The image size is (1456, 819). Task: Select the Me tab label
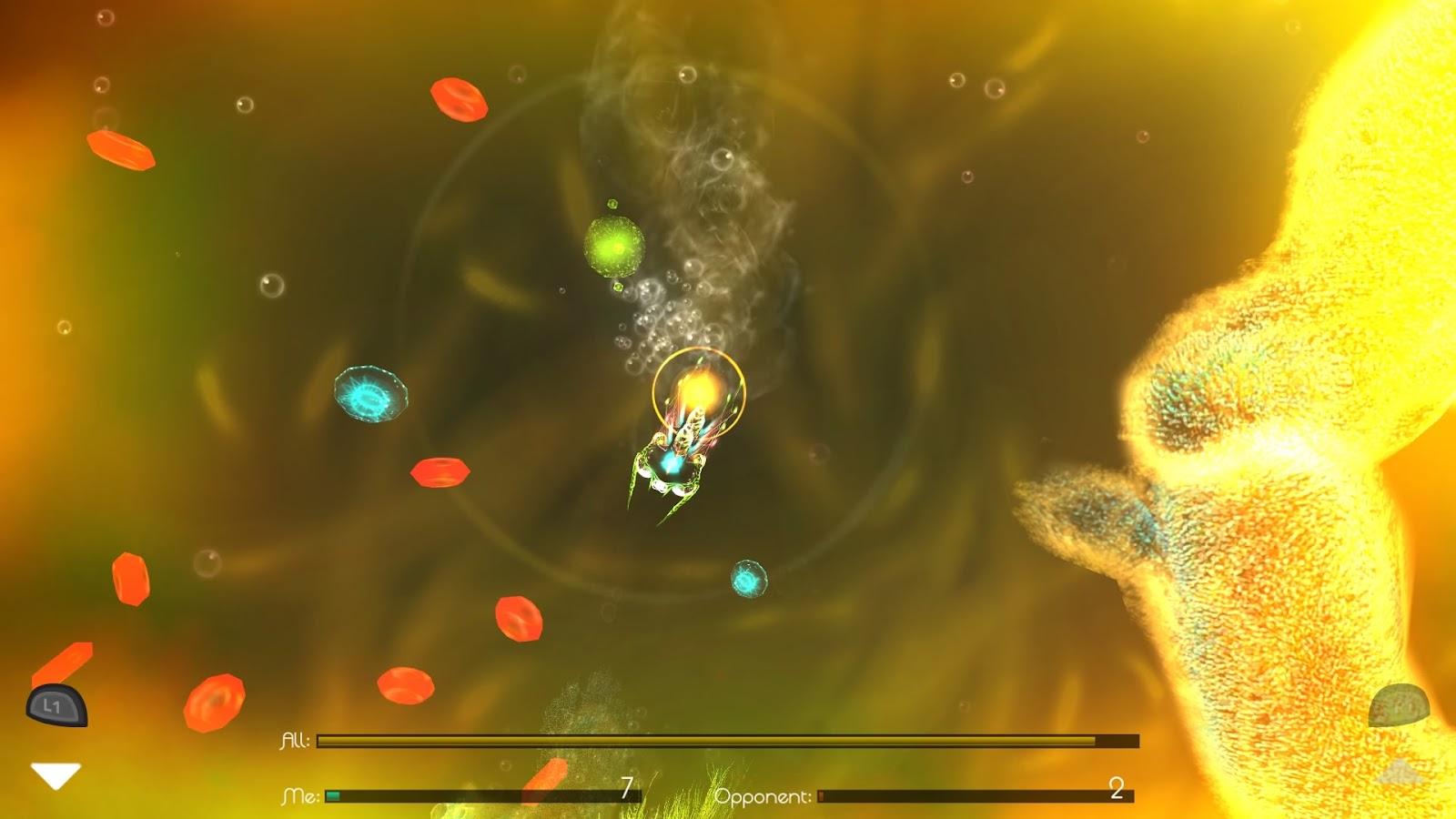(300, 794)
